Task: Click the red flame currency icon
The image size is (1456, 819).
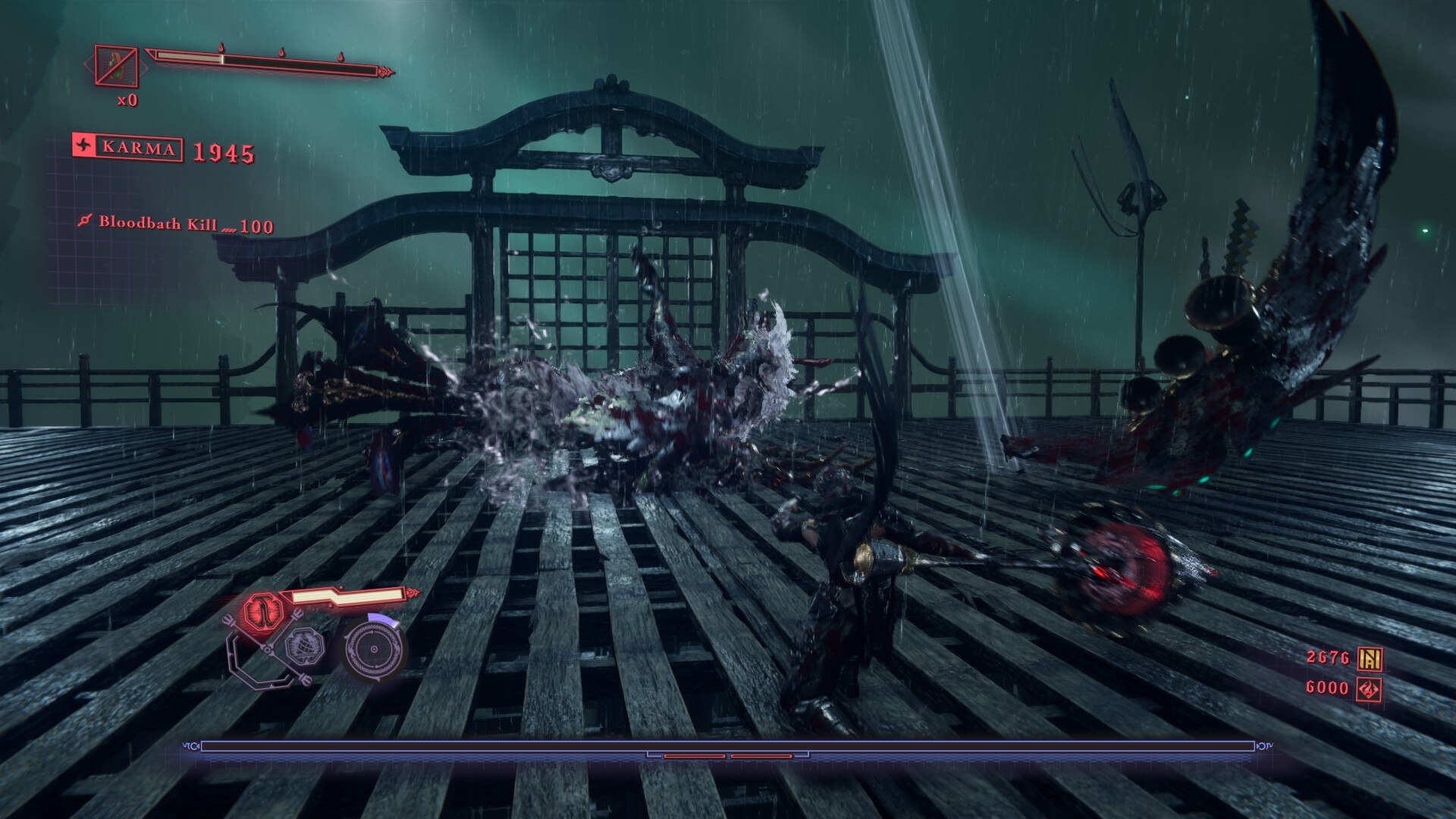Action: click(1369, 689)
